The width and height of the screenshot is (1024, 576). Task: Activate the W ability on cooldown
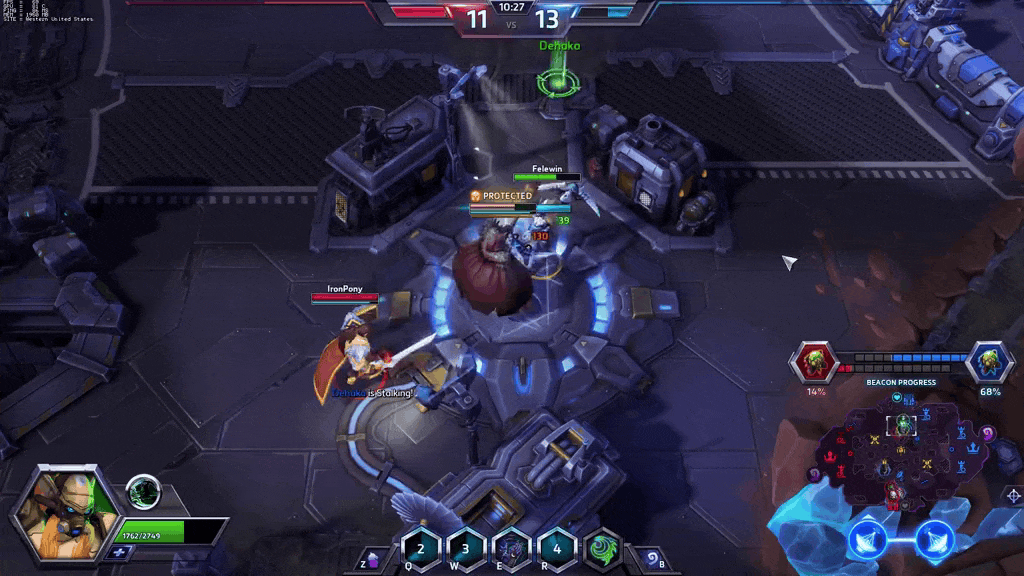(x=466, y=548)
